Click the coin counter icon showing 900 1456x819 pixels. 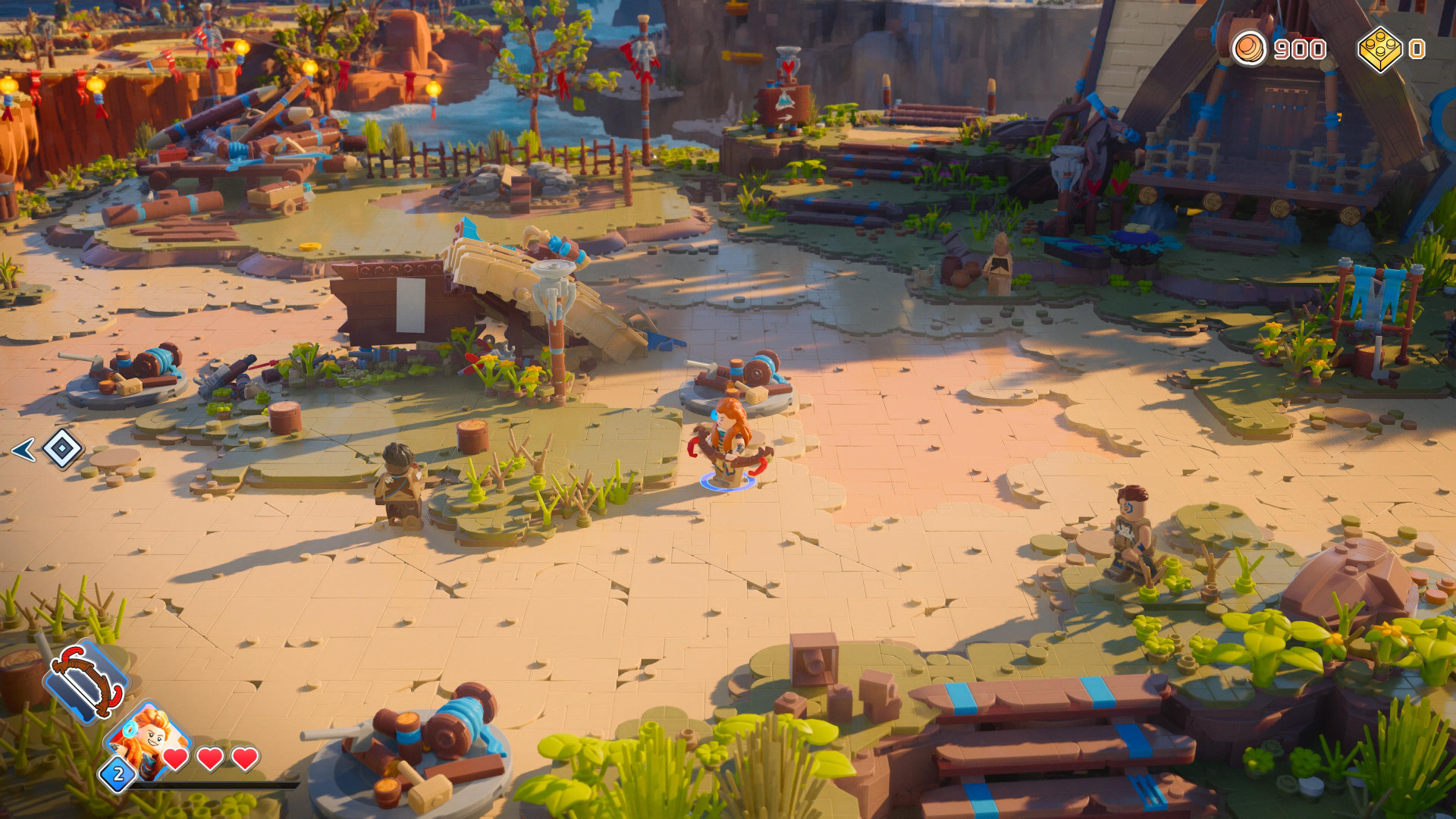pos(1249,49)
